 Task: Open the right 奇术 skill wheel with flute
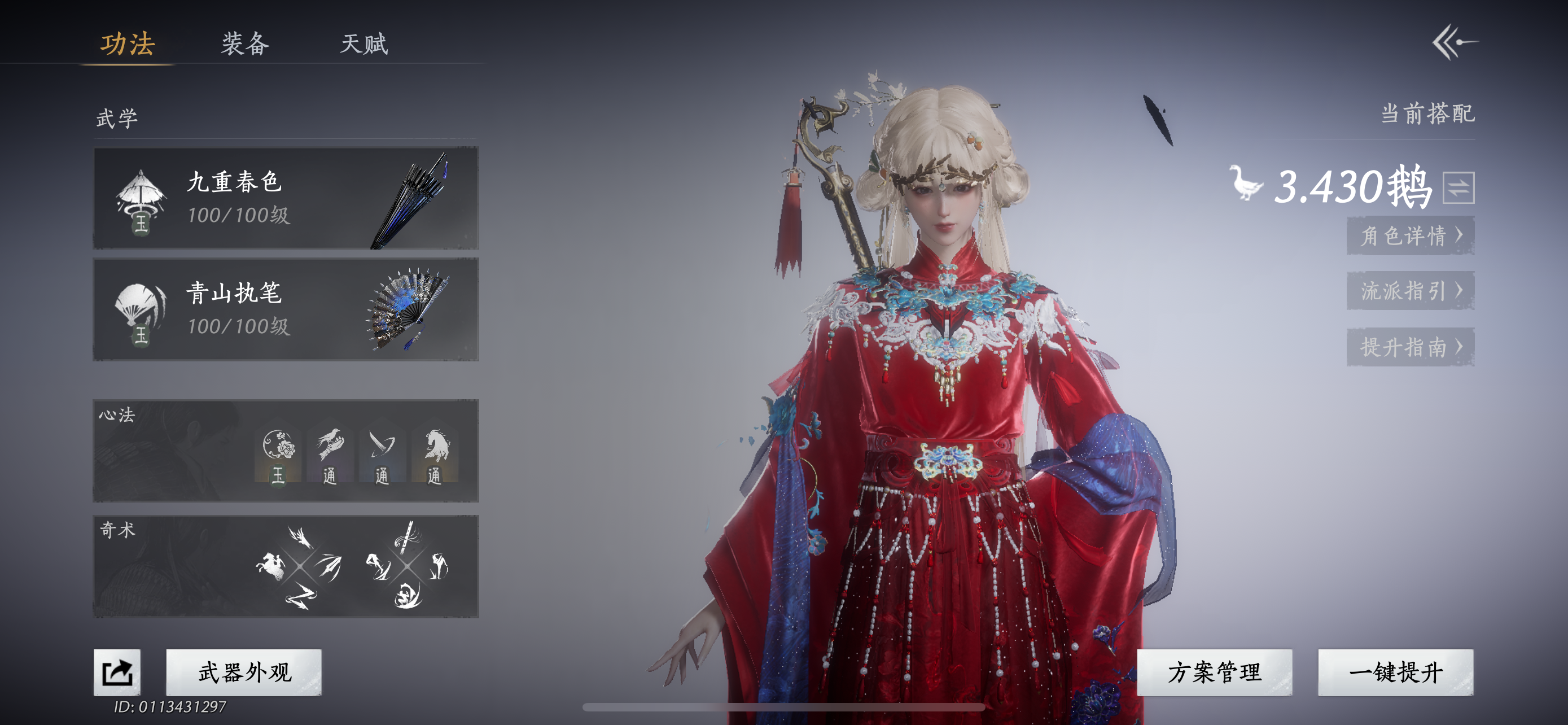click(406, 567)
